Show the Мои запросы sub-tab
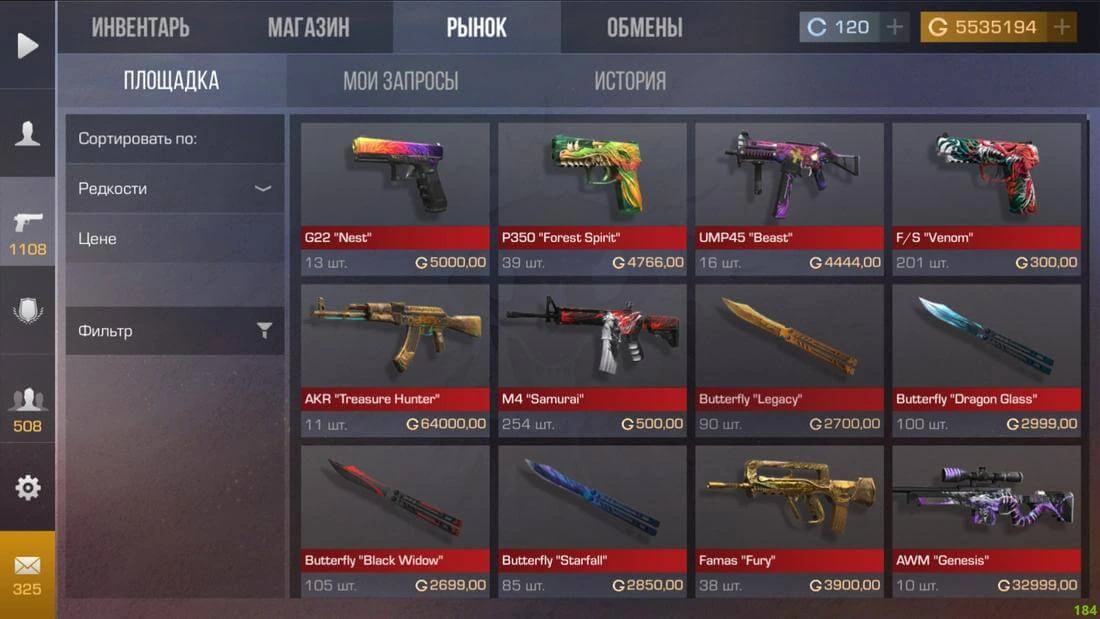 pyautogui.click(x=400, y=81)
